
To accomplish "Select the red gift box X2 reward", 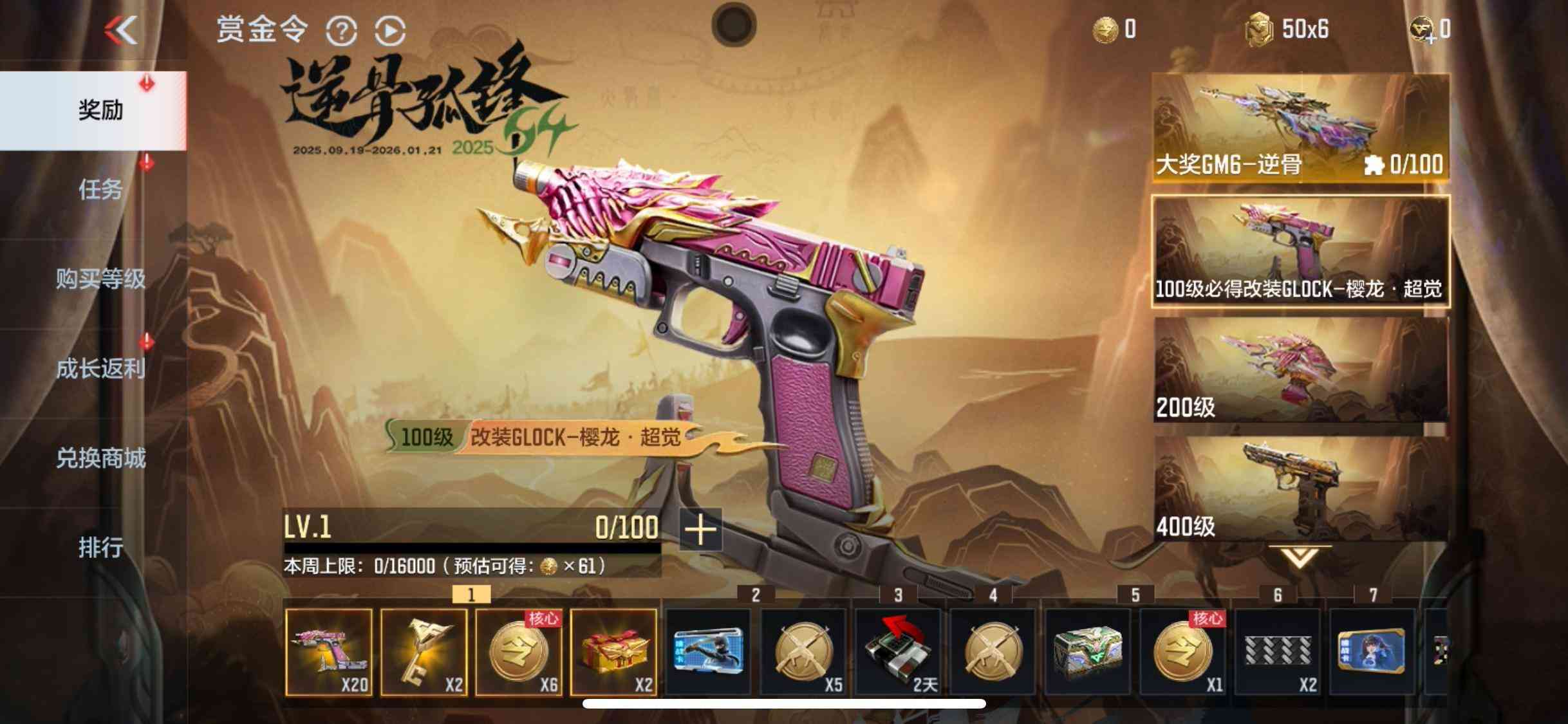I will 613,652.
